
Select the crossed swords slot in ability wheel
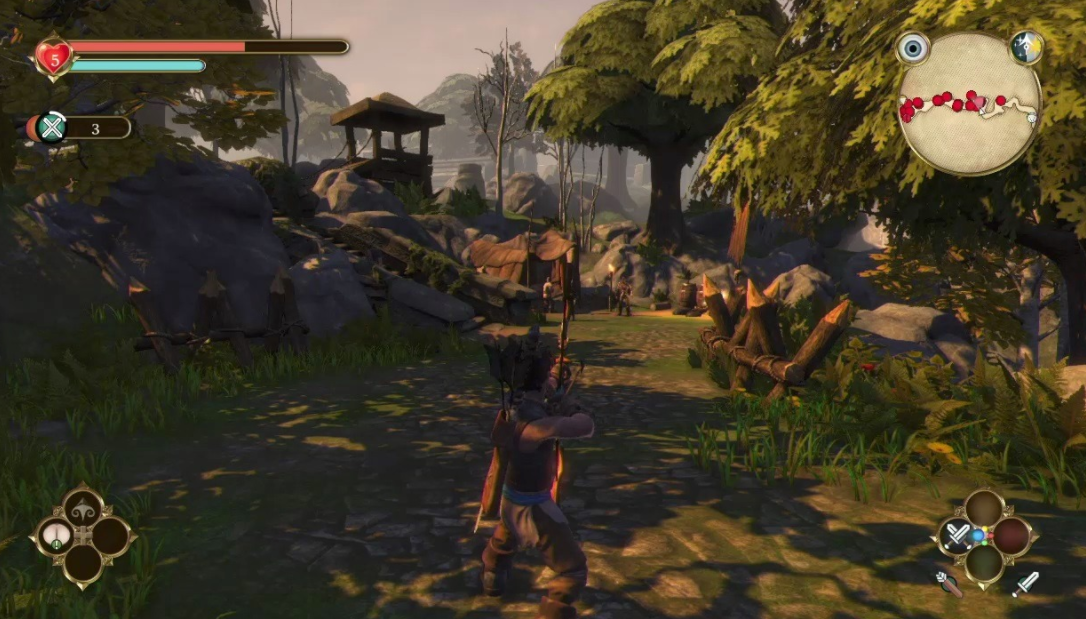(x=958, y=536)
